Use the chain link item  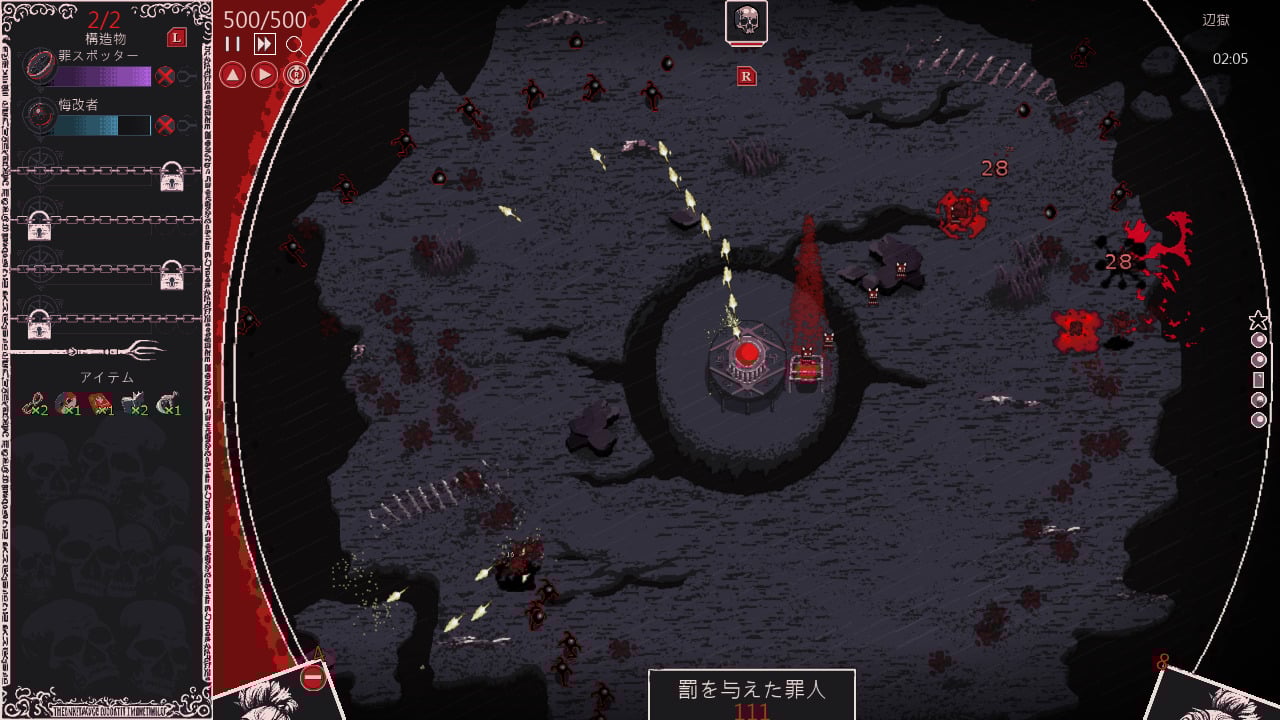(x=34, y=403)
